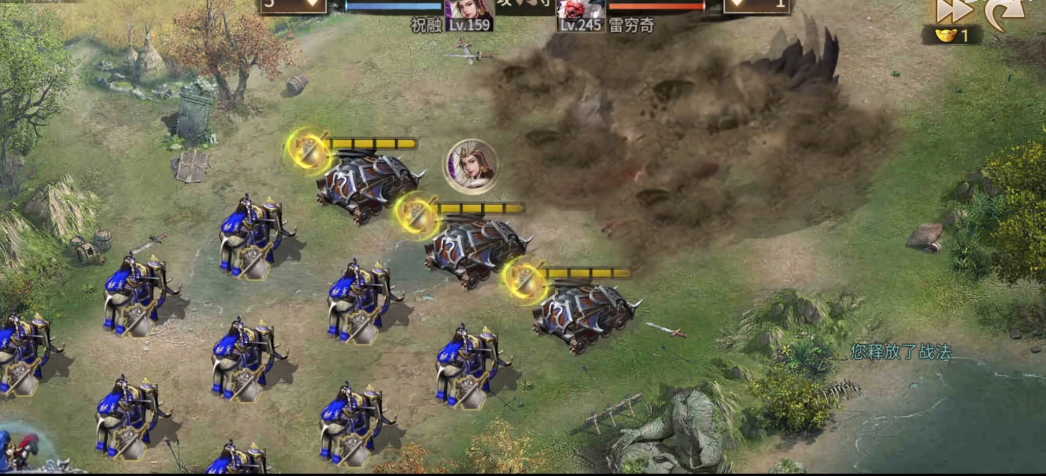Speed up battle with the fast-forward button
Screen dimensions: 1046x476
[954, 11]
